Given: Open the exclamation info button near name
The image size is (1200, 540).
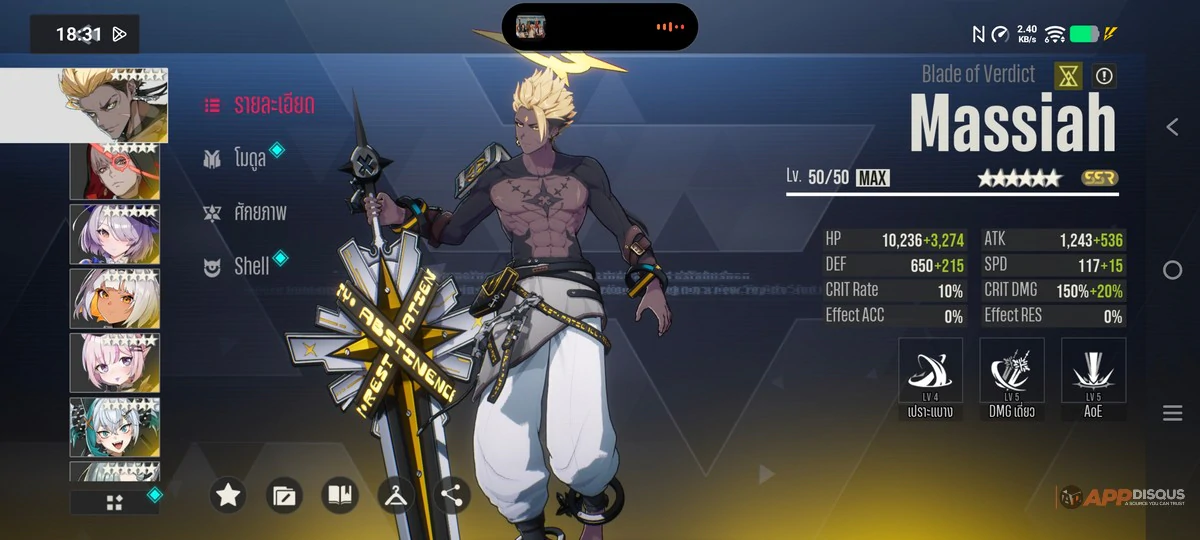Looking at the screenshot, I should 1104,75.
